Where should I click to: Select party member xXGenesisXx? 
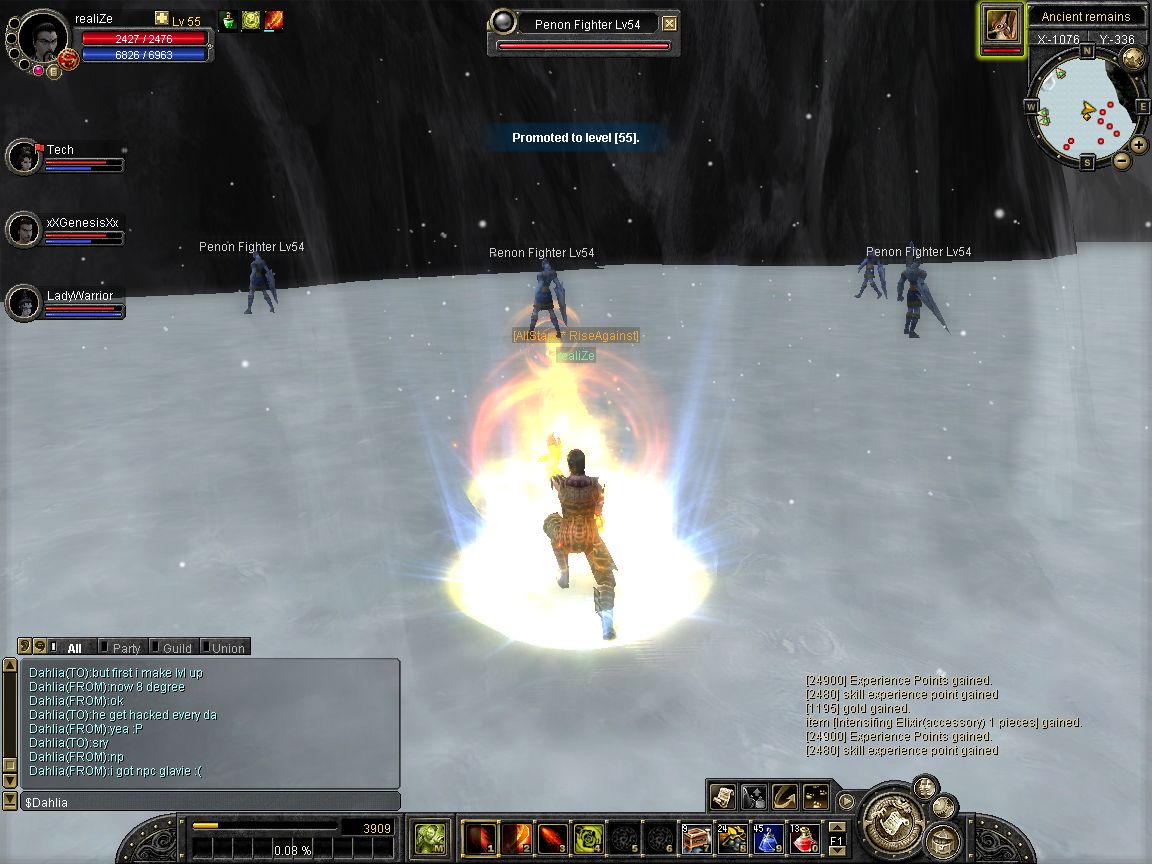click(23, 229)
